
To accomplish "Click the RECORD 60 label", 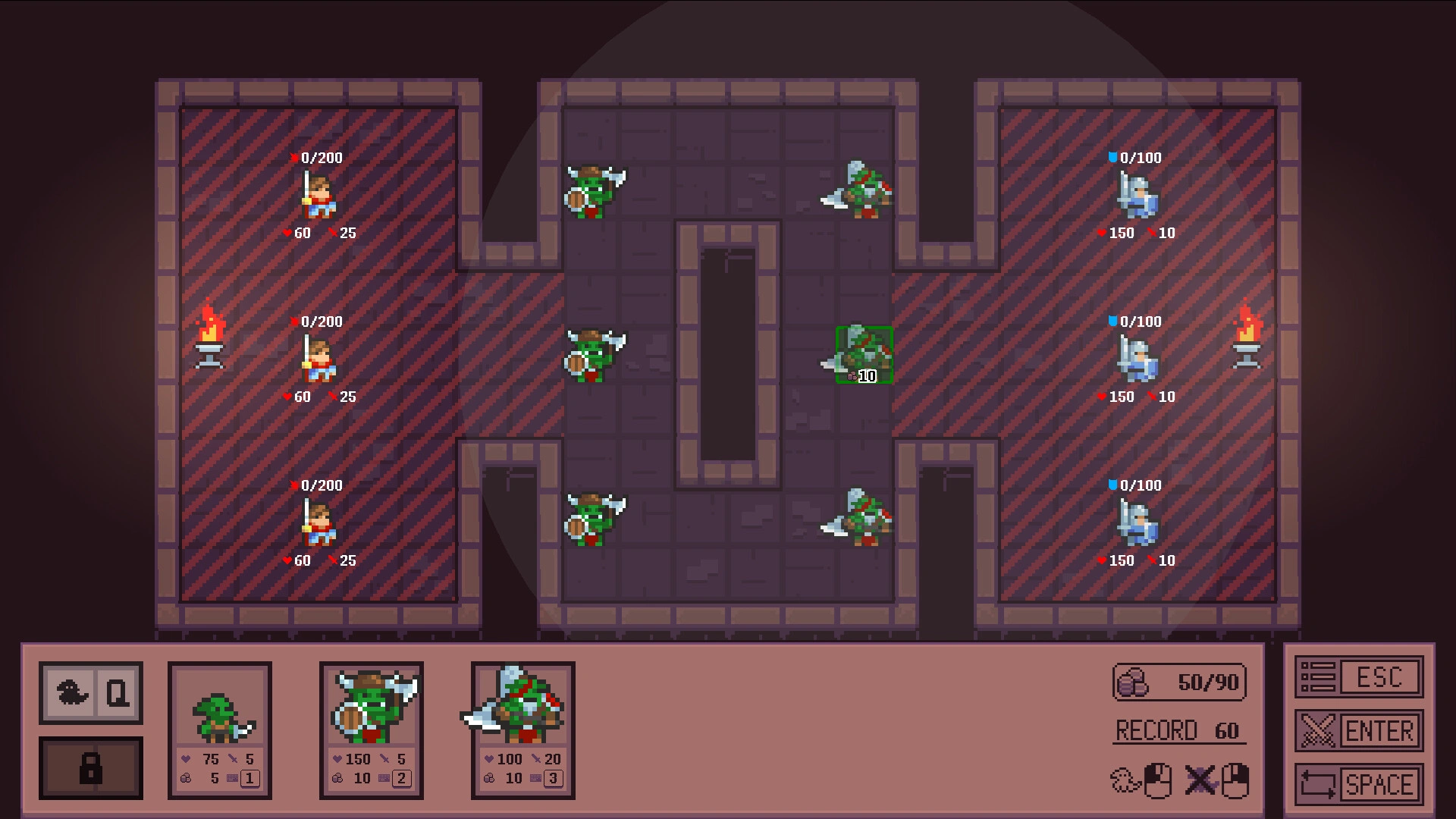I will (x=1178, y=730).
